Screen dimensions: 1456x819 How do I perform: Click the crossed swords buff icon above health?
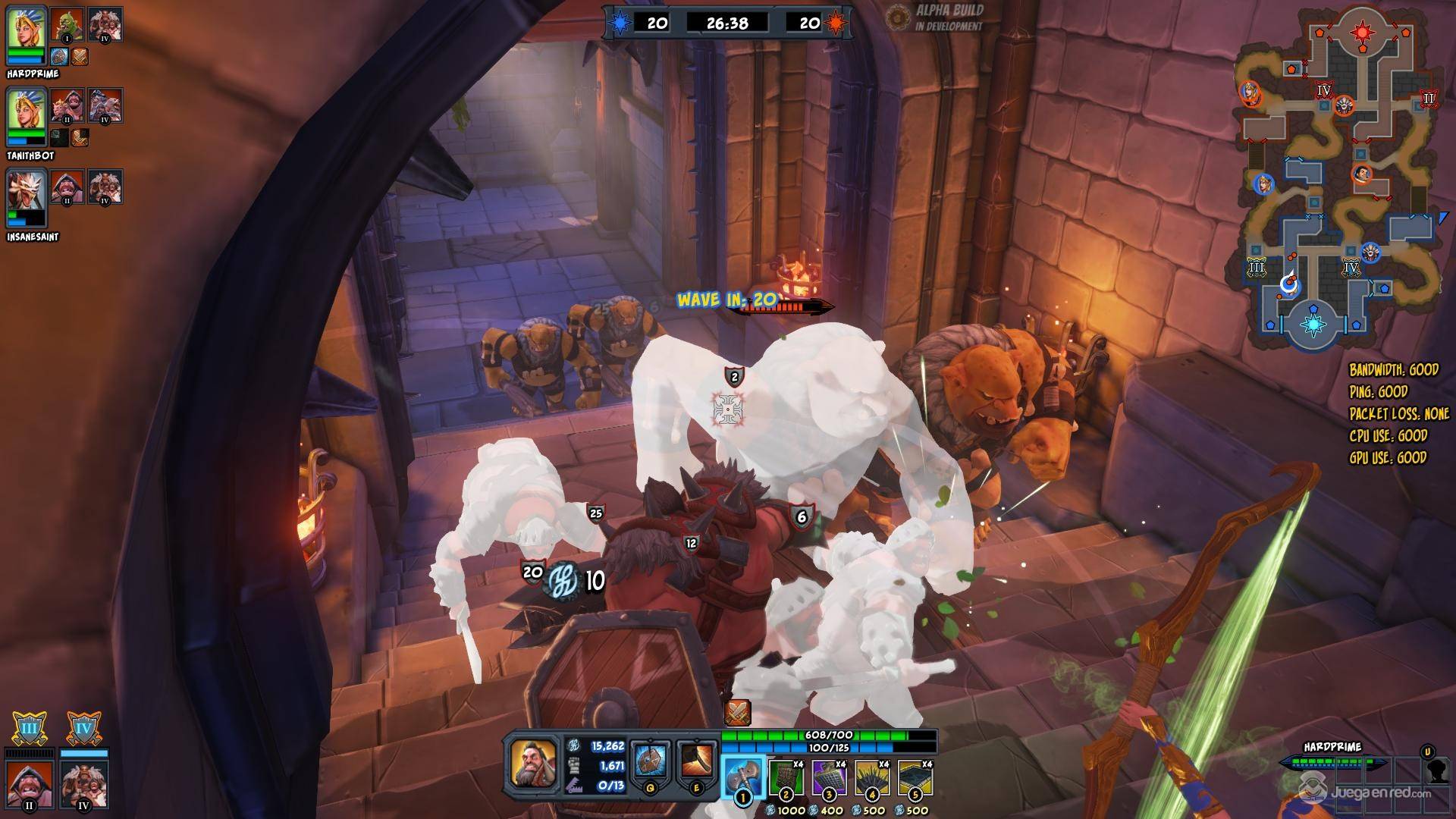[x=737, y=713]
